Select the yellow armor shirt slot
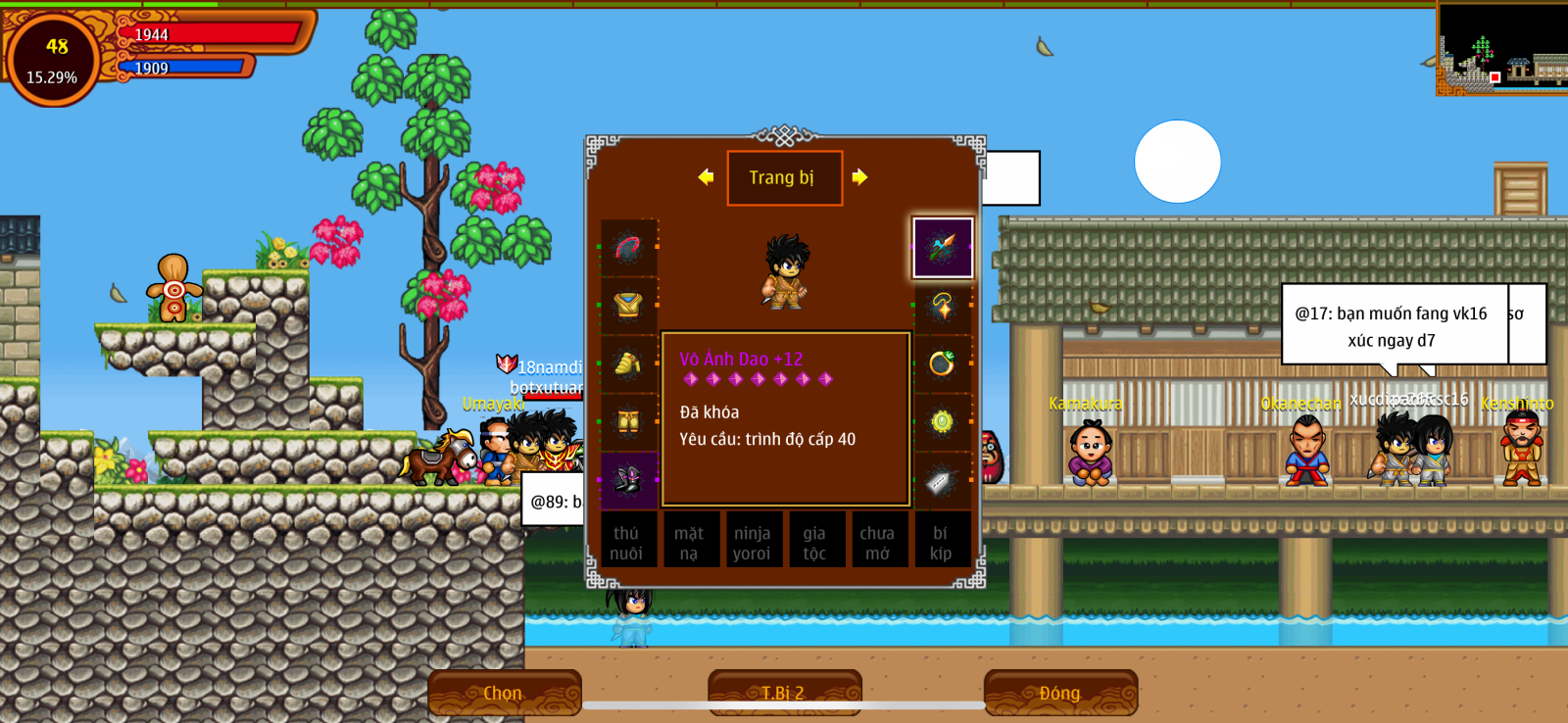1568x723 pixels. point(628,306)
